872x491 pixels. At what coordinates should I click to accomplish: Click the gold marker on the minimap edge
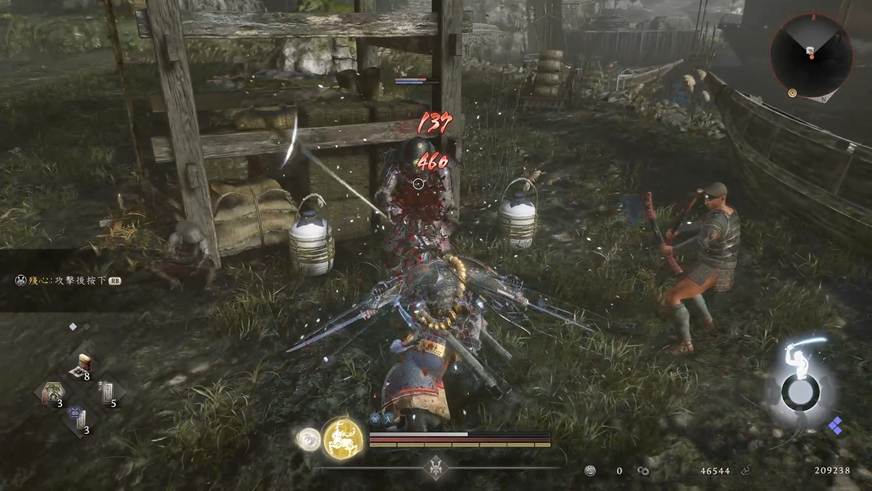coord(792,92)
